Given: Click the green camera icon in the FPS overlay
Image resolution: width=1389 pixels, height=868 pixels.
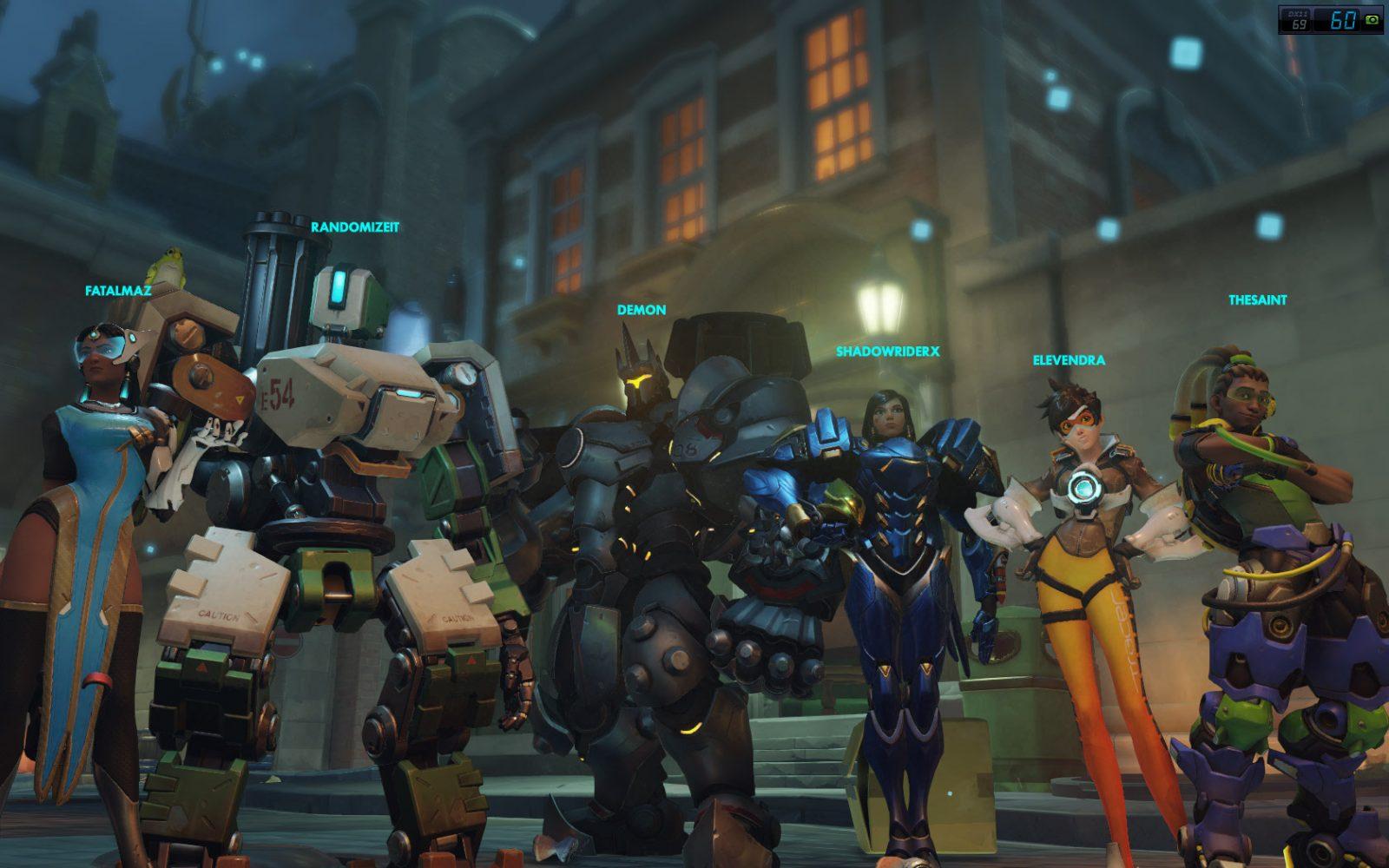Looking at the screenshot, I should pyautogui.click(x=1373, y=21).
